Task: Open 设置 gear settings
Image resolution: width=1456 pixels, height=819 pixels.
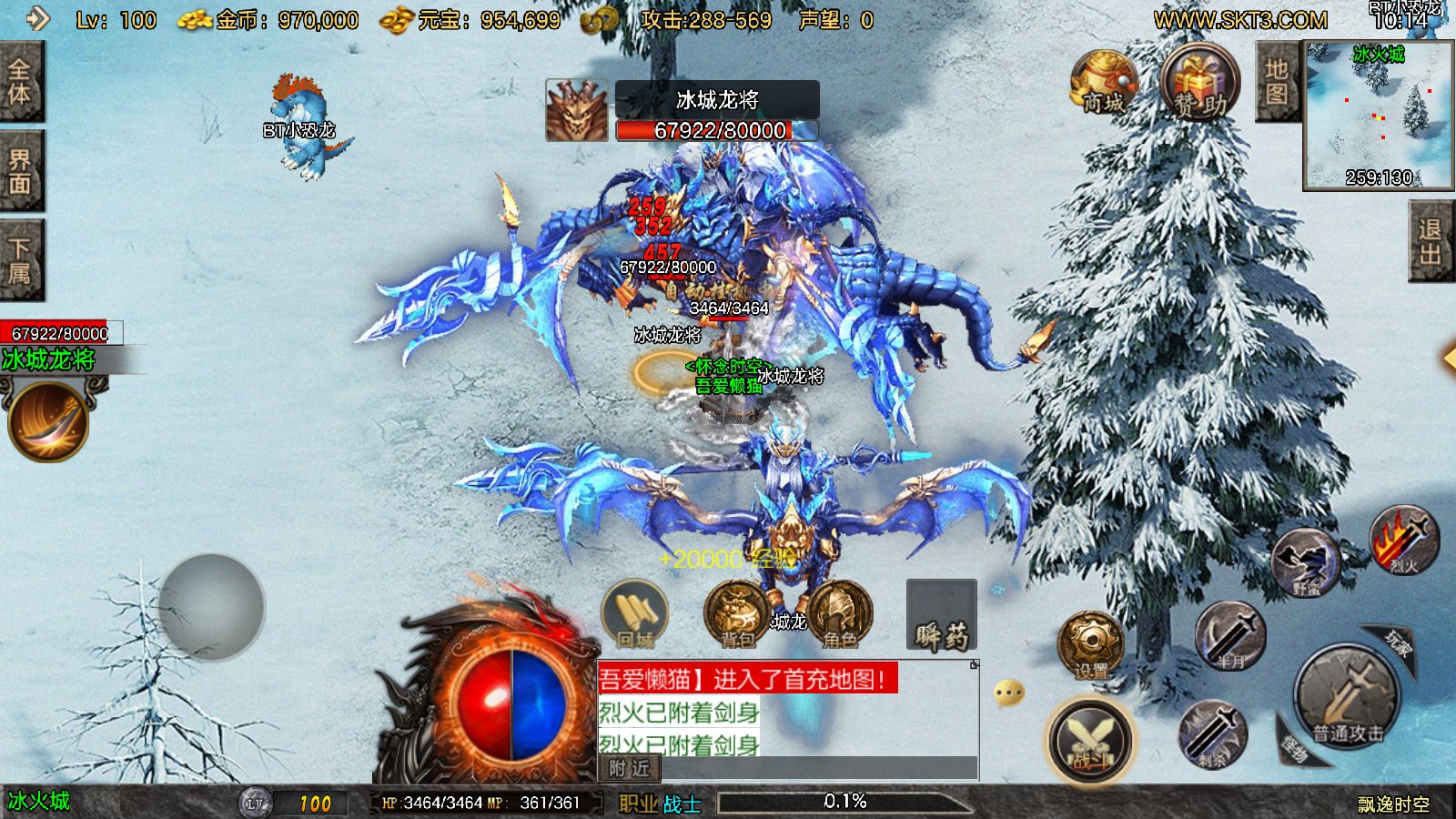Action: [1090, 646]
